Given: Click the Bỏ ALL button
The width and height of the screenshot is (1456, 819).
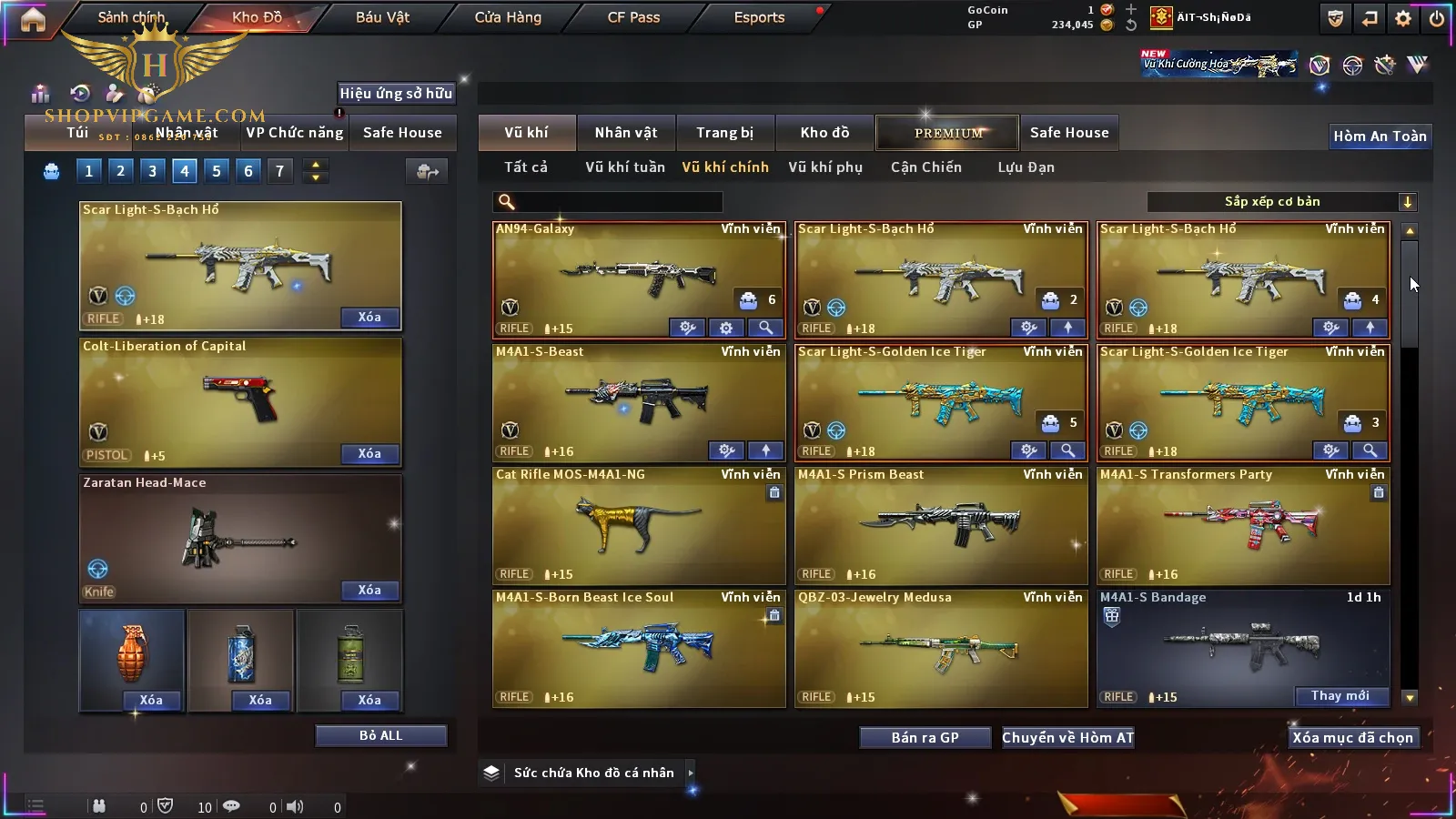Looking at the screenshot, I should [380, 736].
